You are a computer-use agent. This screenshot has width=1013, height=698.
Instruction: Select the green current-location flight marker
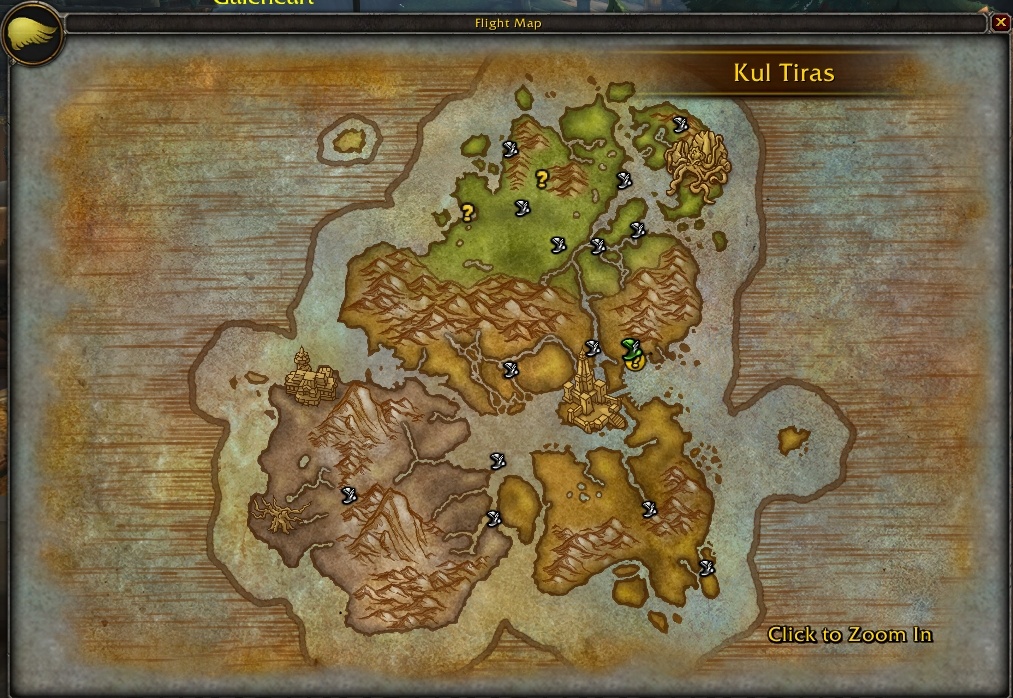pos(629,347)
